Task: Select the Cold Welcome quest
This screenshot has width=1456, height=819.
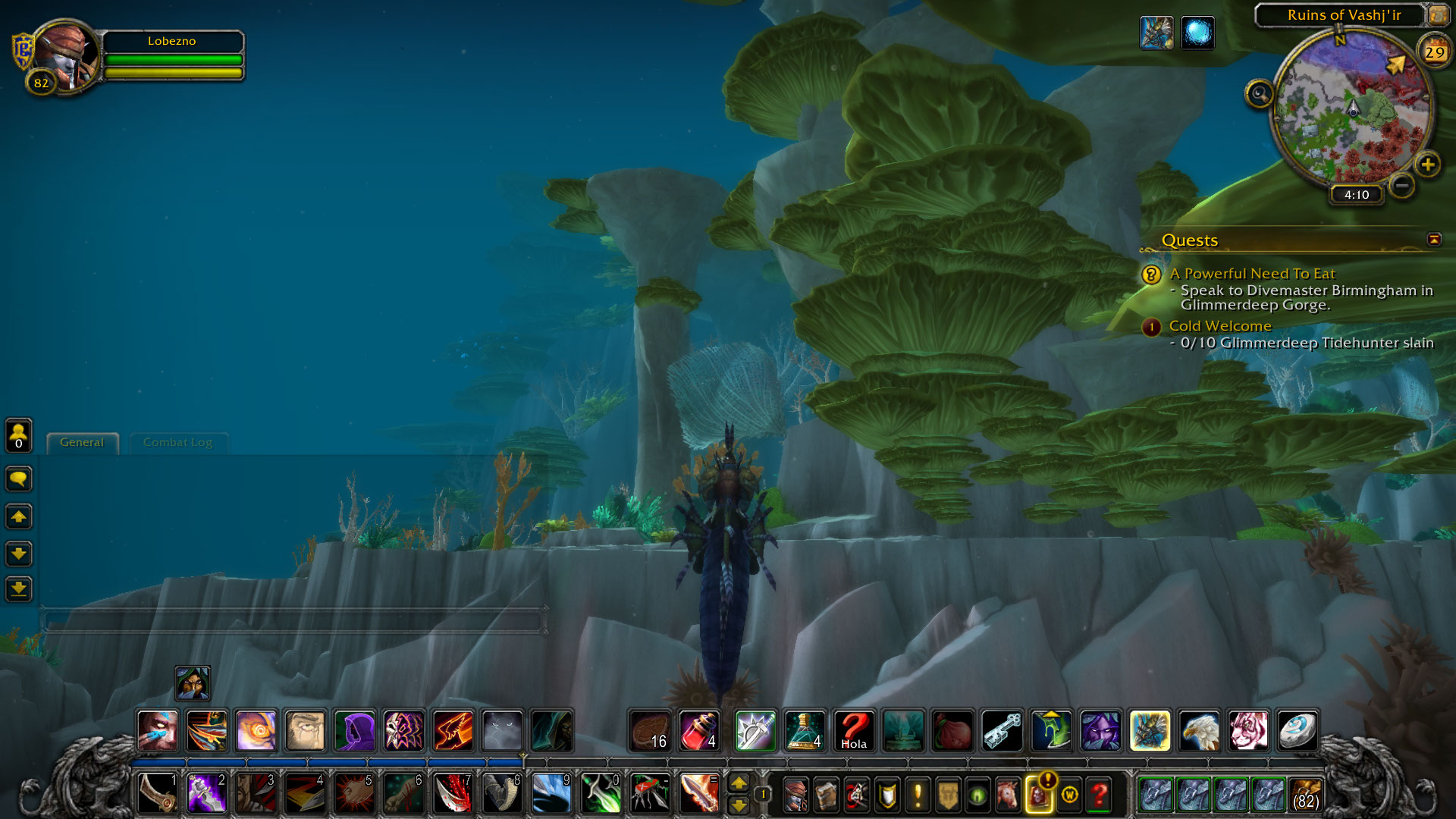Action: [1219, 326]
